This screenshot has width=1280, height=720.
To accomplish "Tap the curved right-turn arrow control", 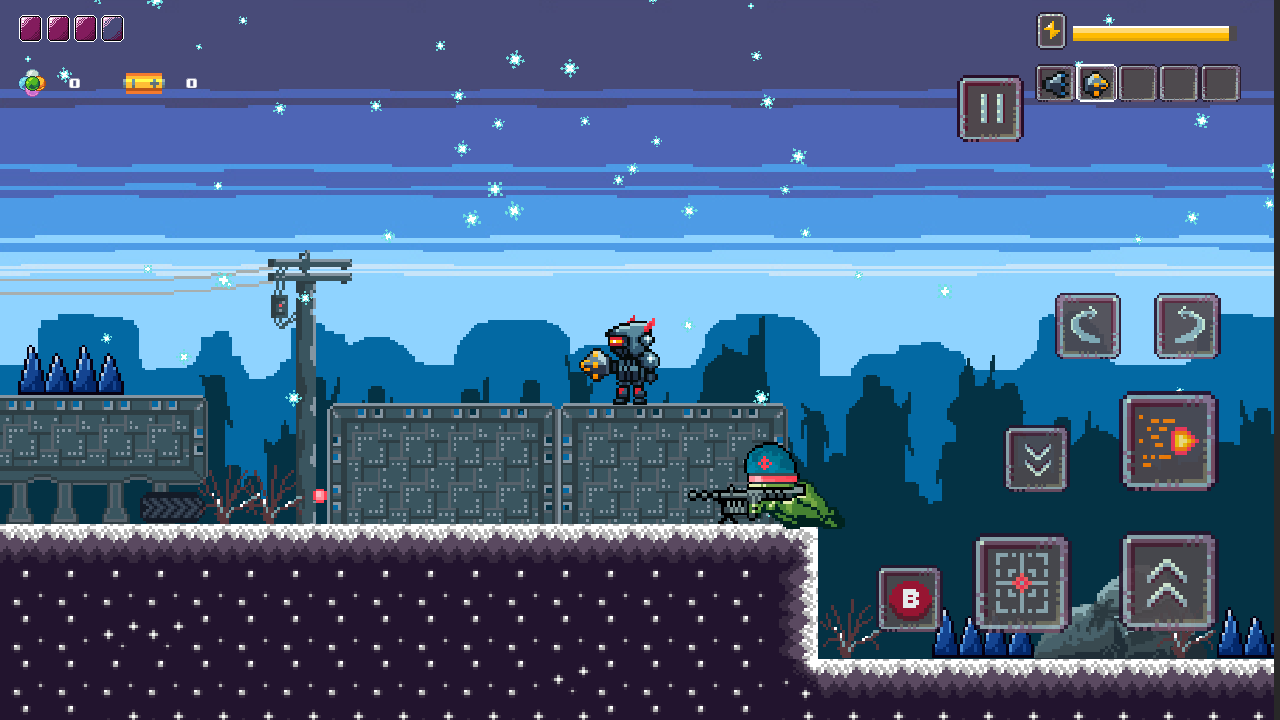I will 1186,327.
